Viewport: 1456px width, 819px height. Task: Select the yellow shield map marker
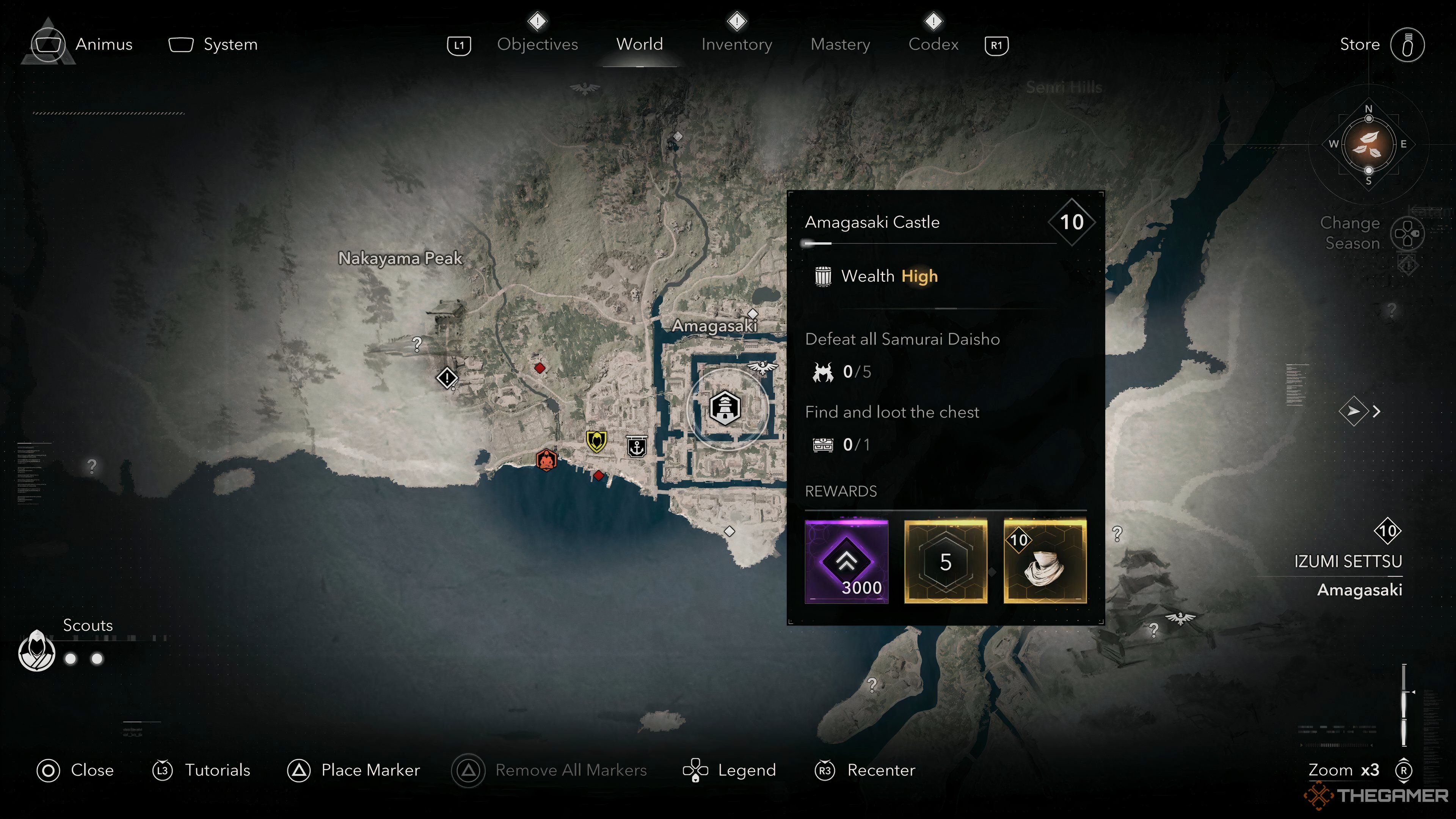(596, 441)
